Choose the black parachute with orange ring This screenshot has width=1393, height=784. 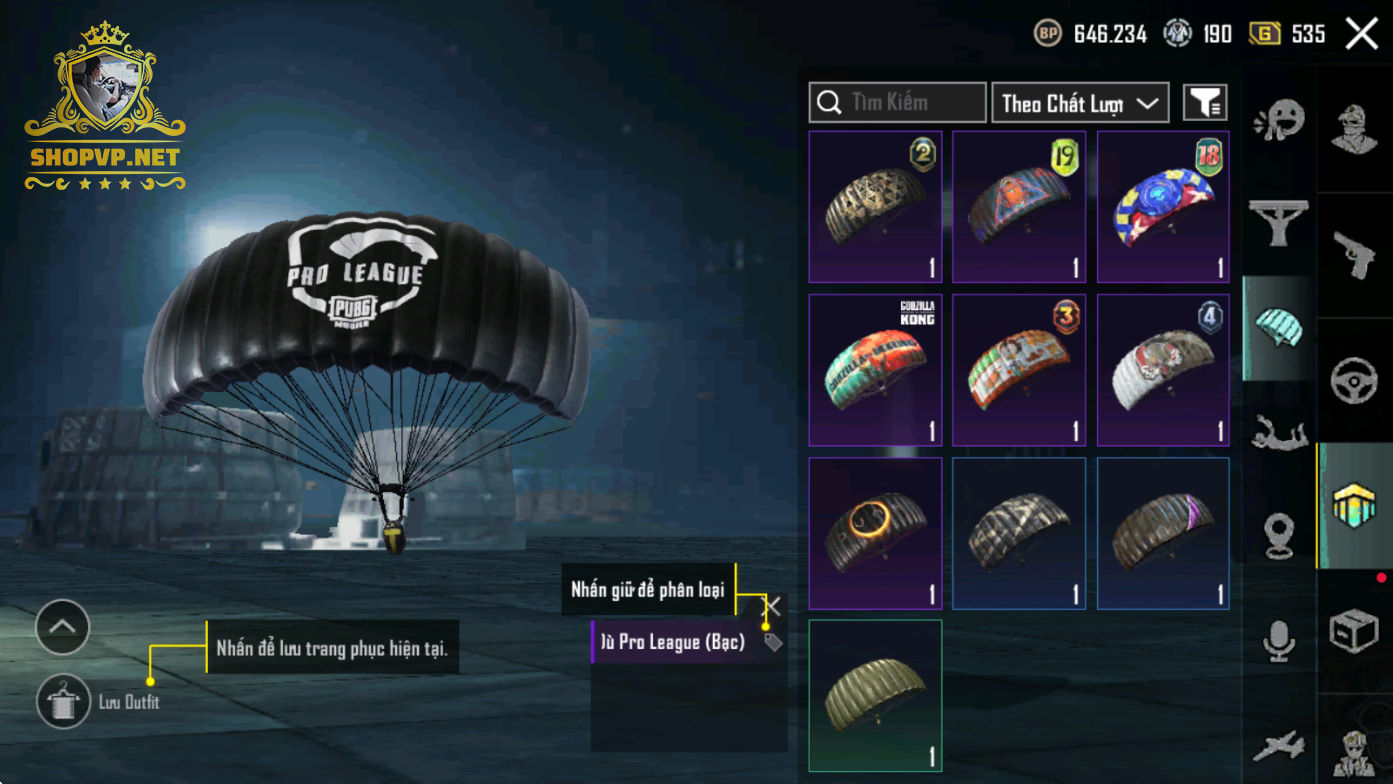[875, 534]
